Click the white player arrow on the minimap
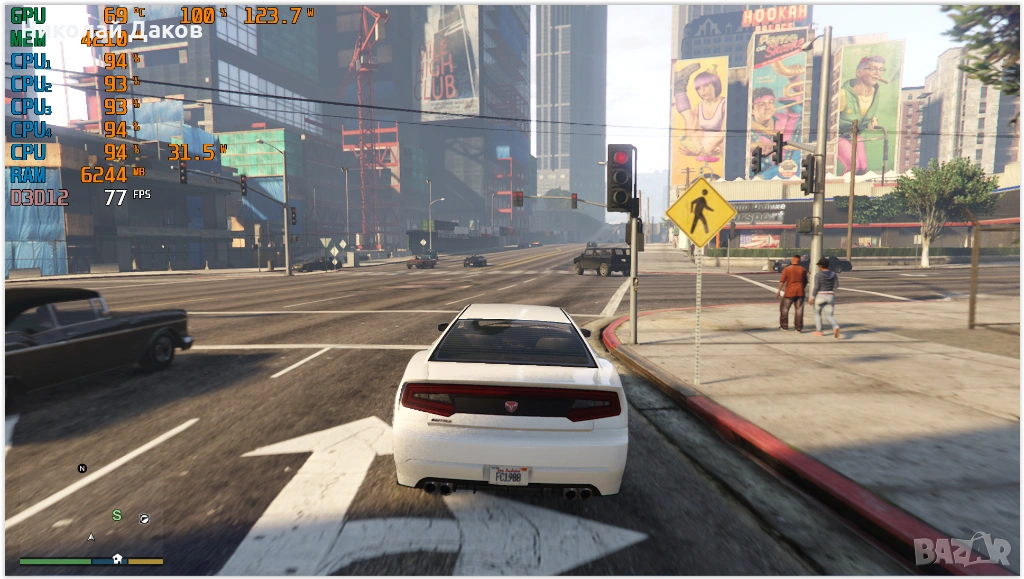Screen dimensions: 1024x579 tap(91, 537)
